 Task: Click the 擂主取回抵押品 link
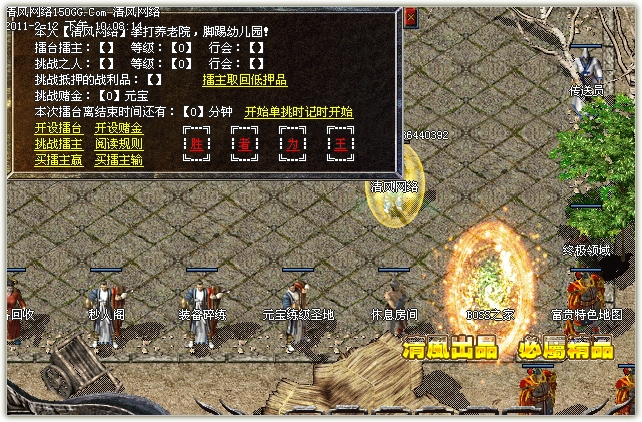(244, 79)
